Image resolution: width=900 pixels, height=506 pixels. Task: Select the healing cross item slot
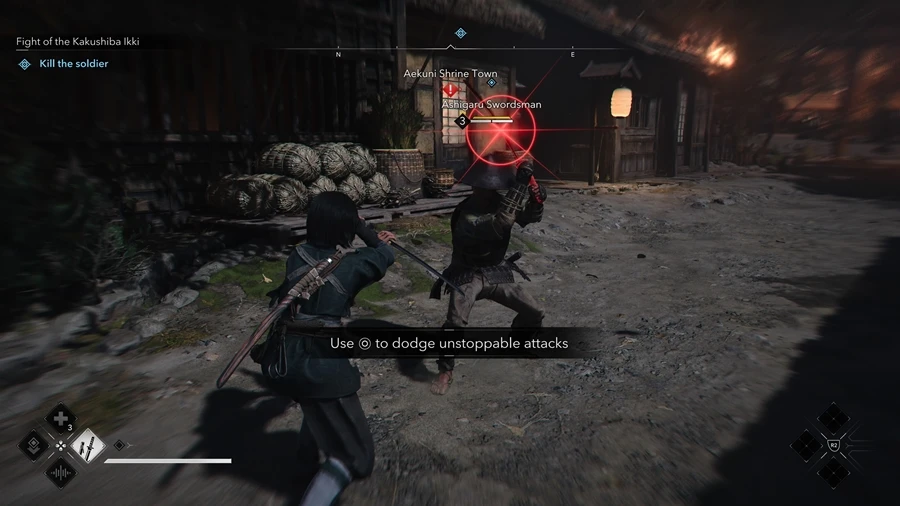tap(61, 418)
